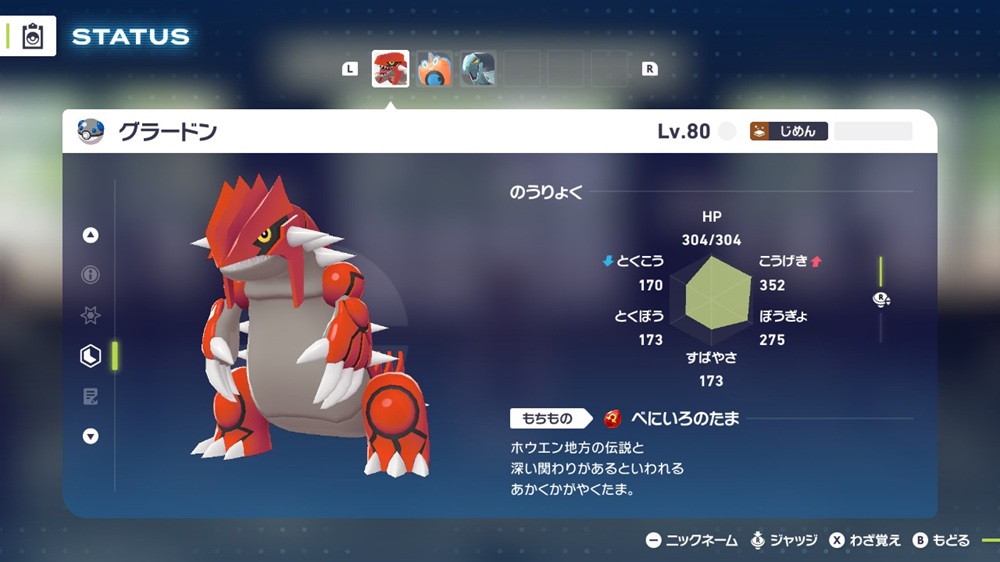Switch to the star-shaped page tab
The image size is (1000, 562).
pos(91,315)
